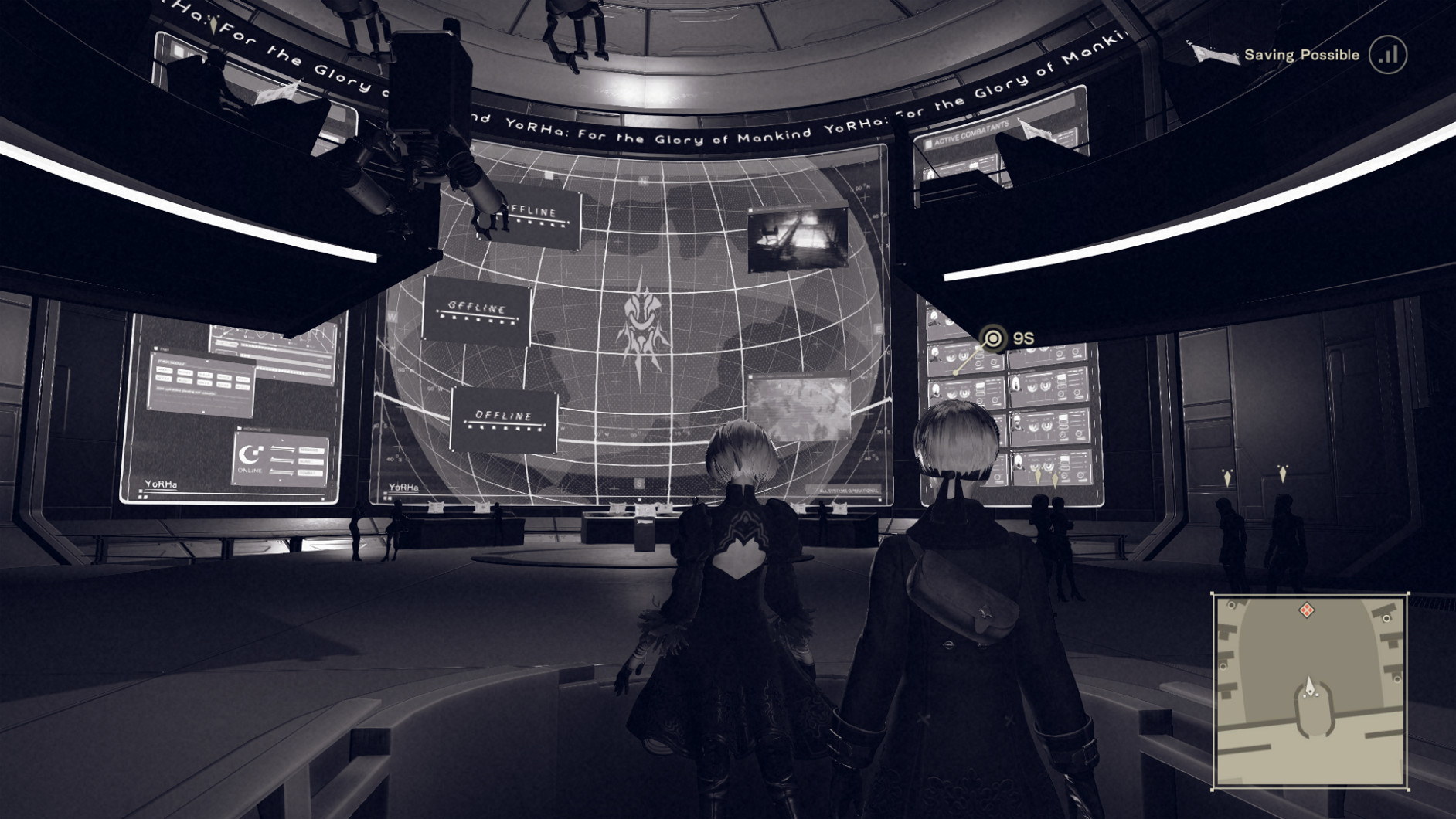Select the red quest marker on minimap

(1306, 610)
